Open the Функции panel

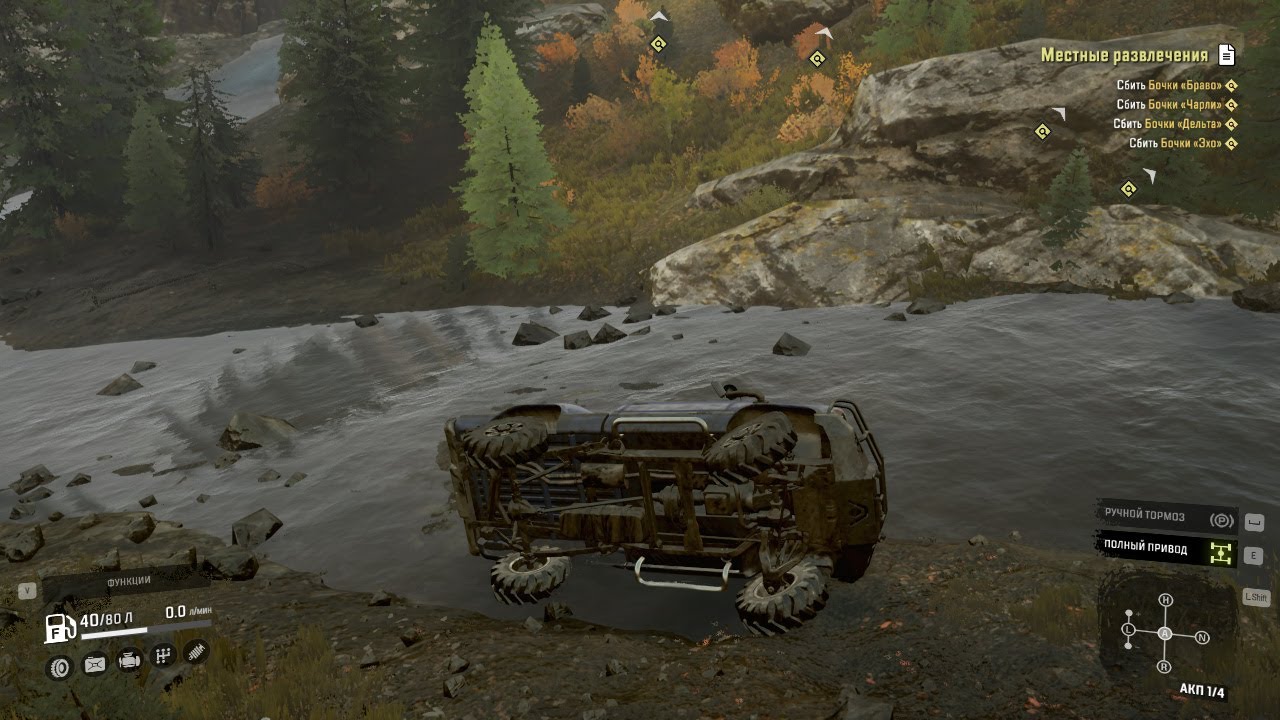click(128, 581)
